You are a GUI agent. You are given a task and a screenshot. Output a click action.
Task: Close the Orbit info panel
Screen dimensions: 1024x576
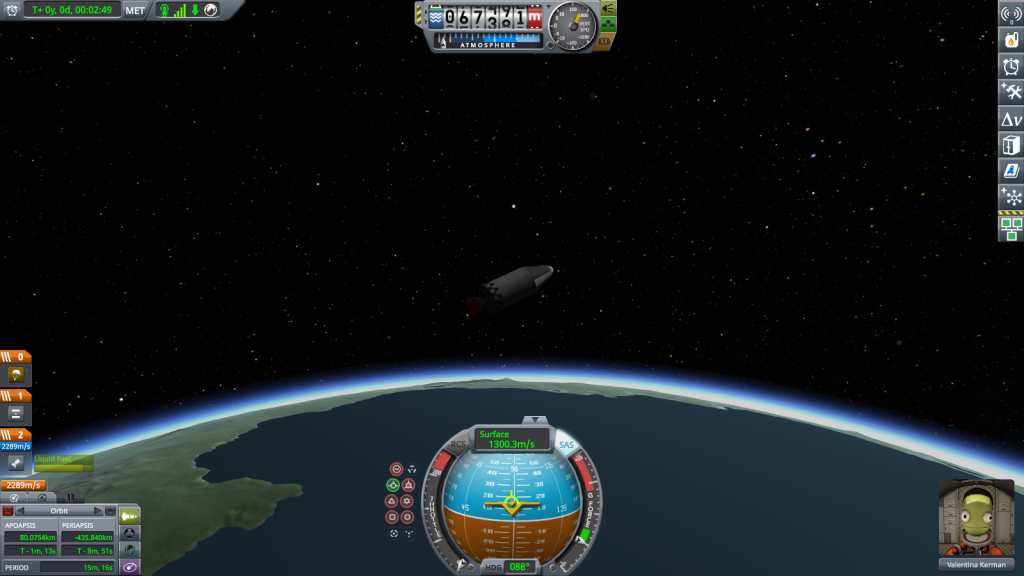coord(8,511)
